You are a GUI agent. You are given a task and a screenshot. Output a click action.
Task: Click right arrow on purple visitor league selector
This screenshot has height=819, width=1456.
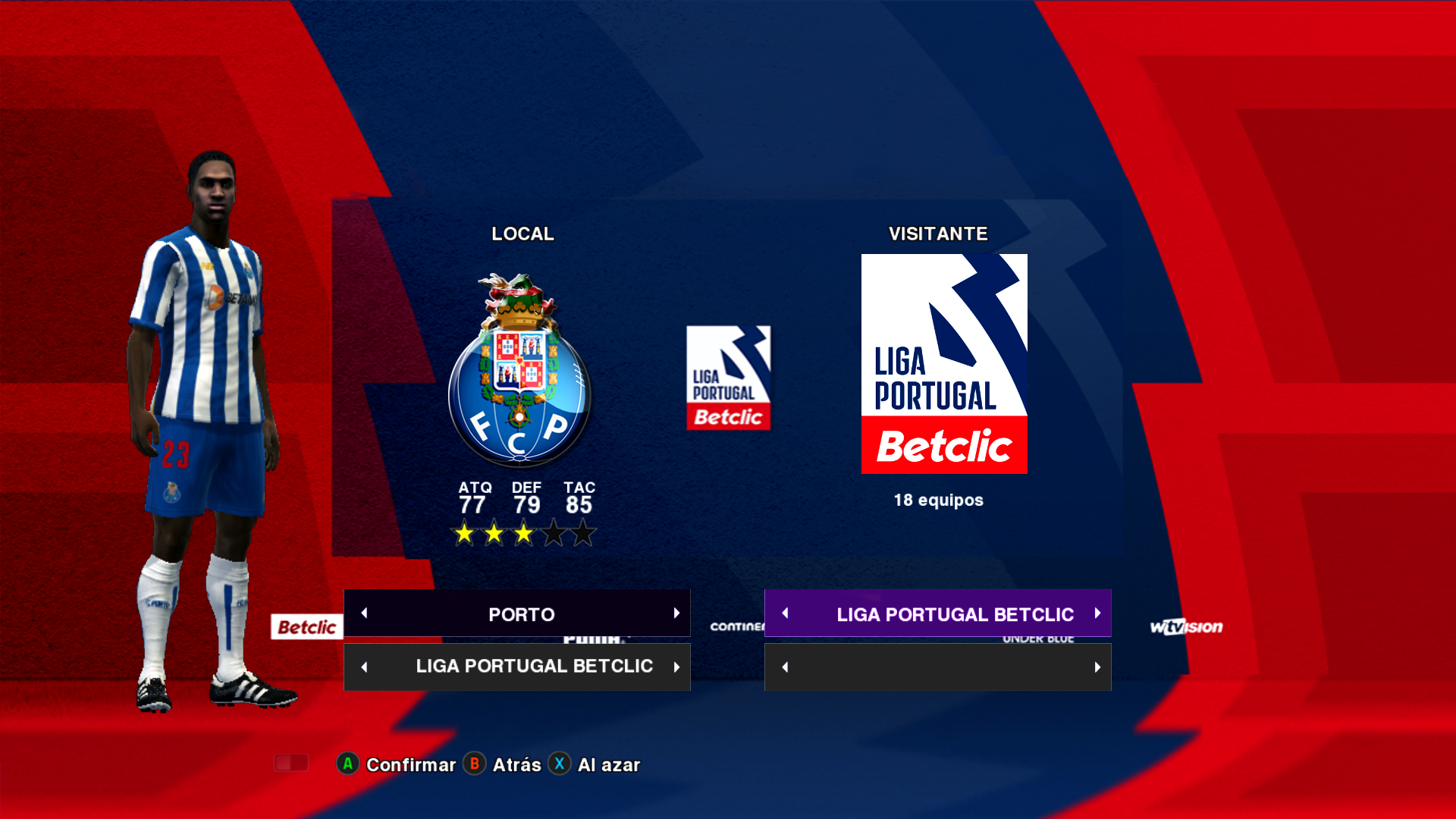click(1097, 613)
